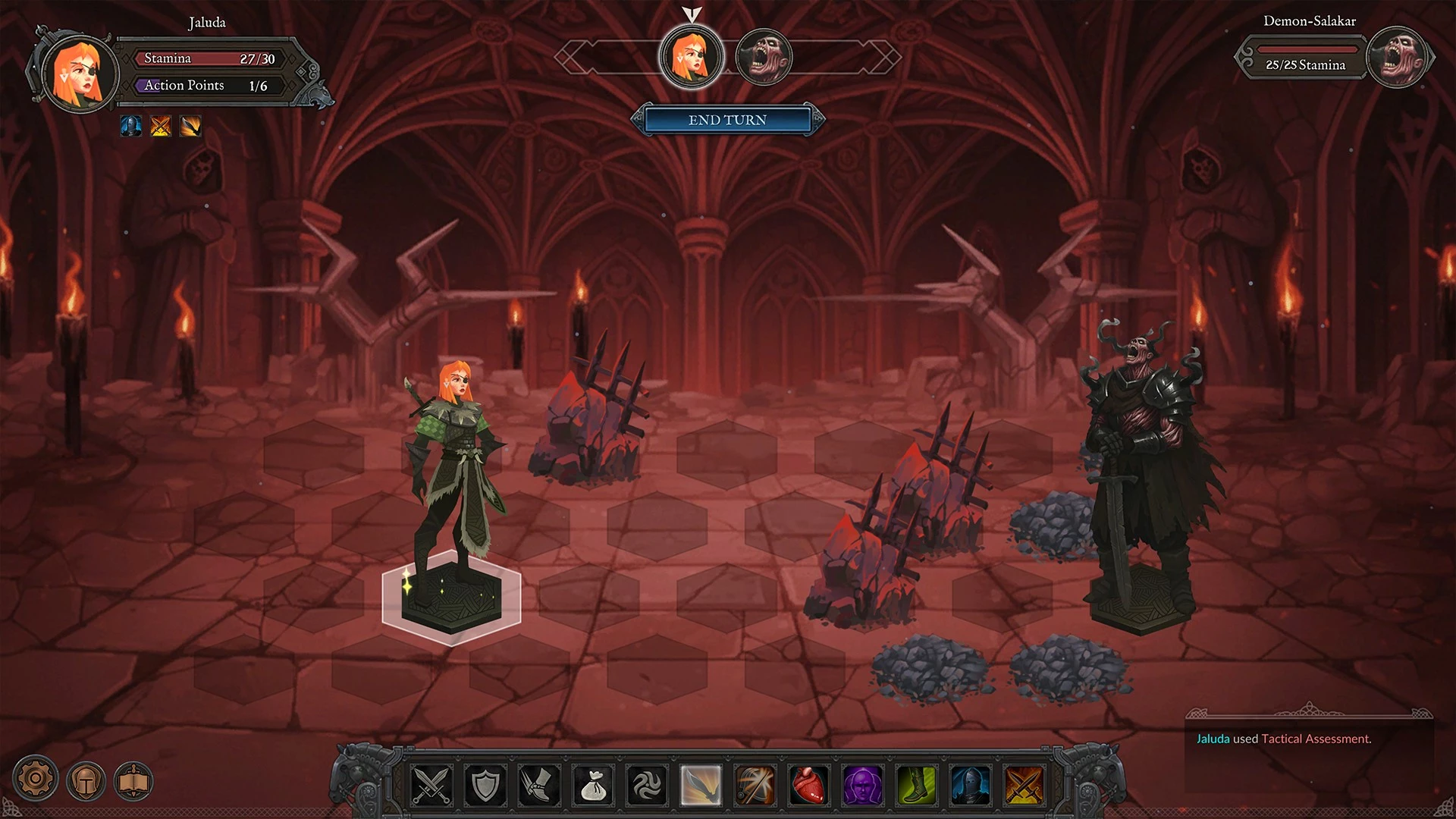
Task: Select Jaluda's portrait in the turn order
Action: [691, 57]
